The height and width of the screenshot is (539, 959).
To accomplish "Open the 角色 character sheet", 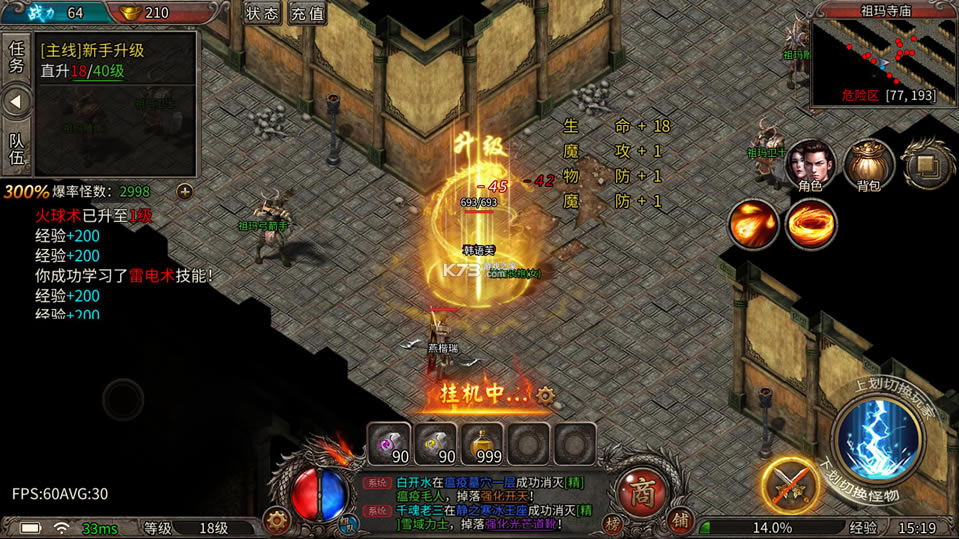I will [810, 164].
